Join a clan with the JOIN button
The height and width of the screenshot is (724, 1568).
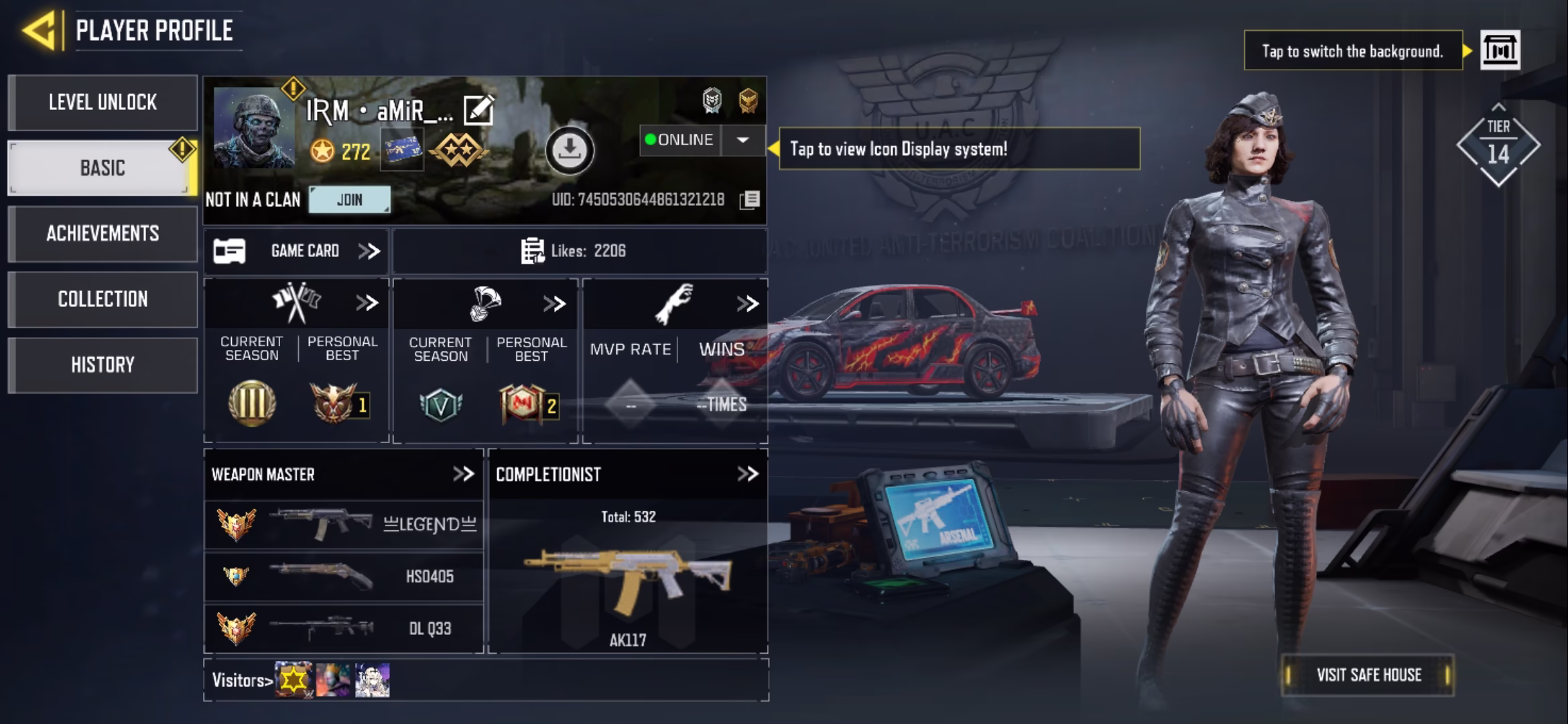point(349,199)
